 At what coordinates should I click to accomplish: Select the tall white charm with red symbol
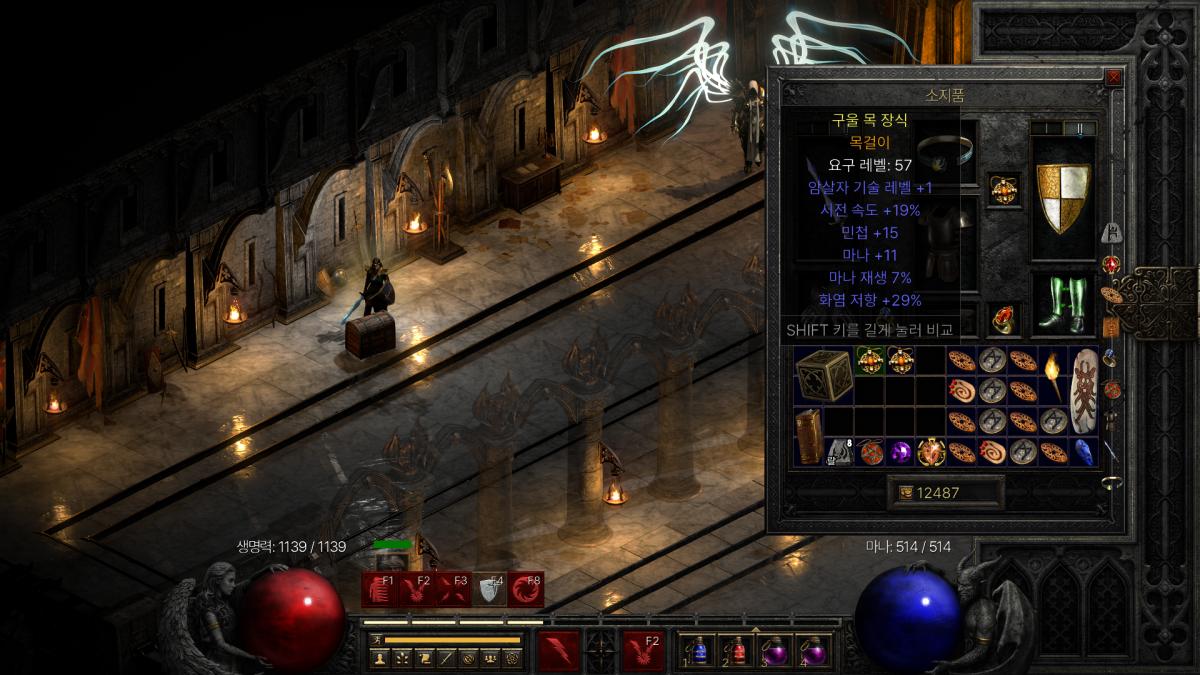tap(1083, 391)
